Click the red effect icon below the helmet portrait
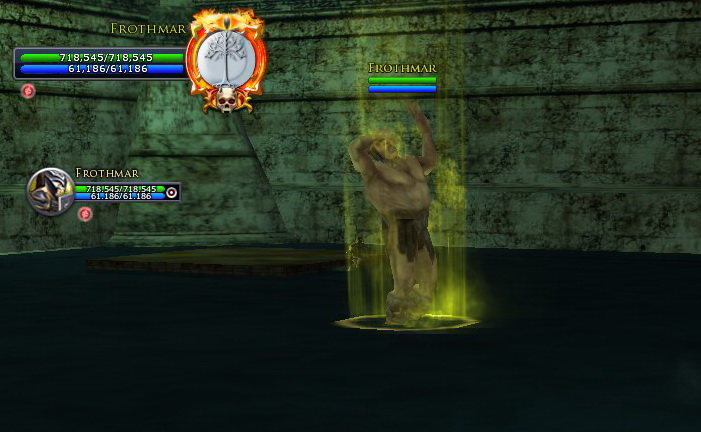Viewport: 701px width, 432px height. pyautogui.click(x=85, y=214)
